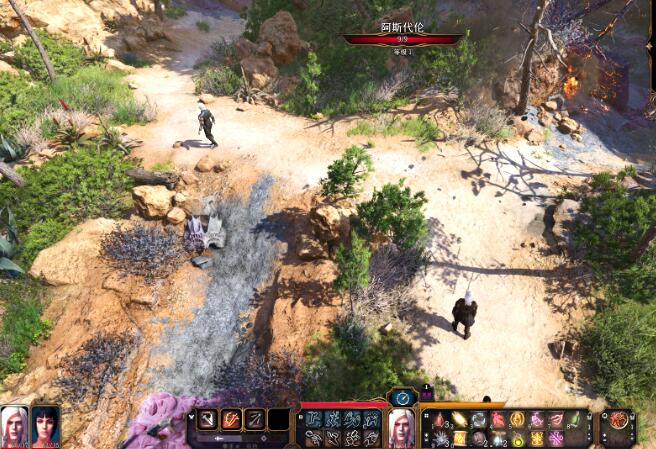Select the golden circular rune ability
The image size is (656, 449).
[x=517, y=419]
